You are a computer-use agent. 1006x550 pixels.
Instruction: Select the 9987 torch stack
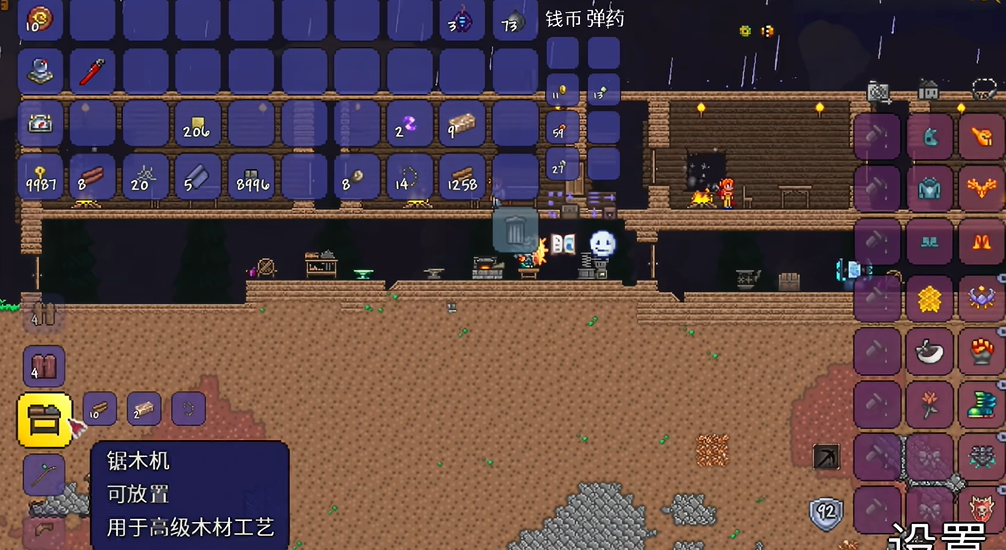41,177
